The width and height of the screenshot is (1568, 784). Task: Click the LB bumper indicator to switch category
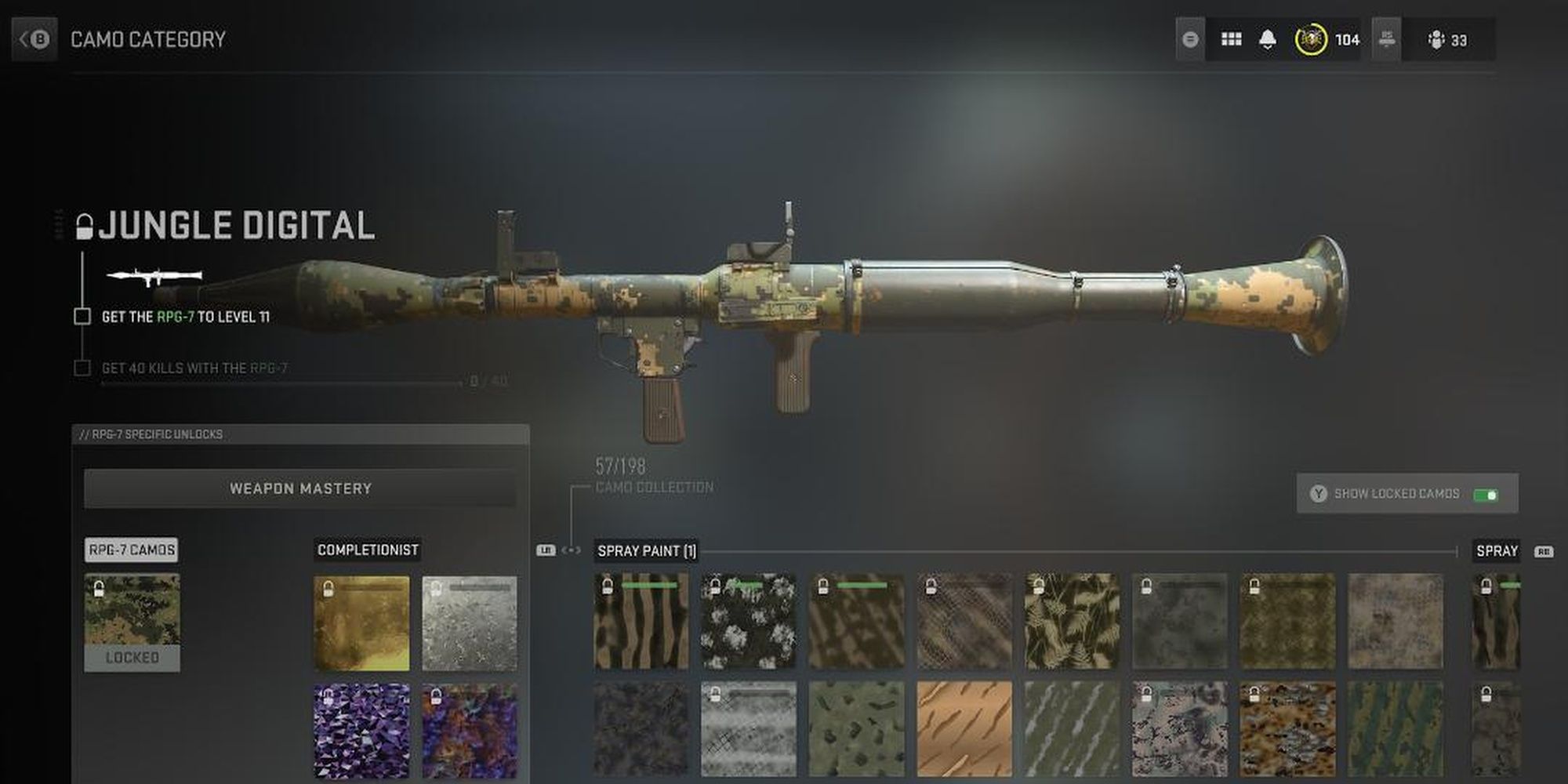(546, 551)
